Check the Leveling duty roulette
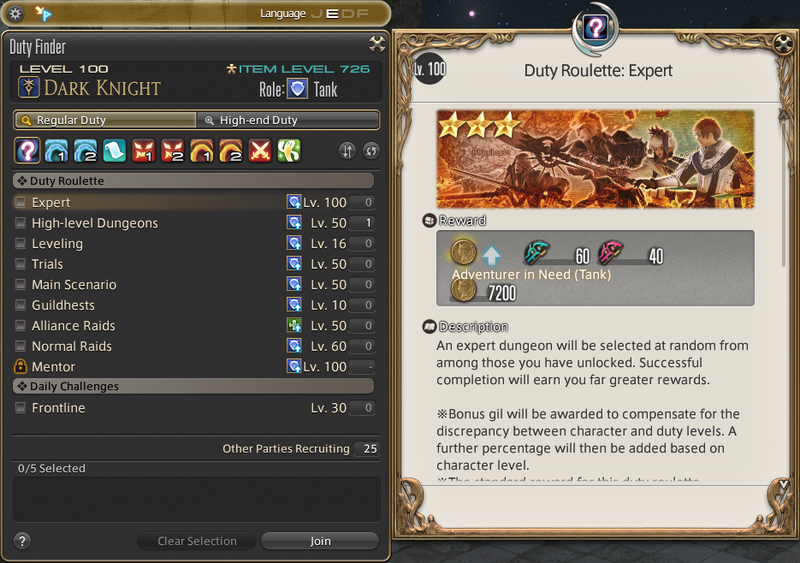Viewport: 800px width, 563px height. click(20, 244)
